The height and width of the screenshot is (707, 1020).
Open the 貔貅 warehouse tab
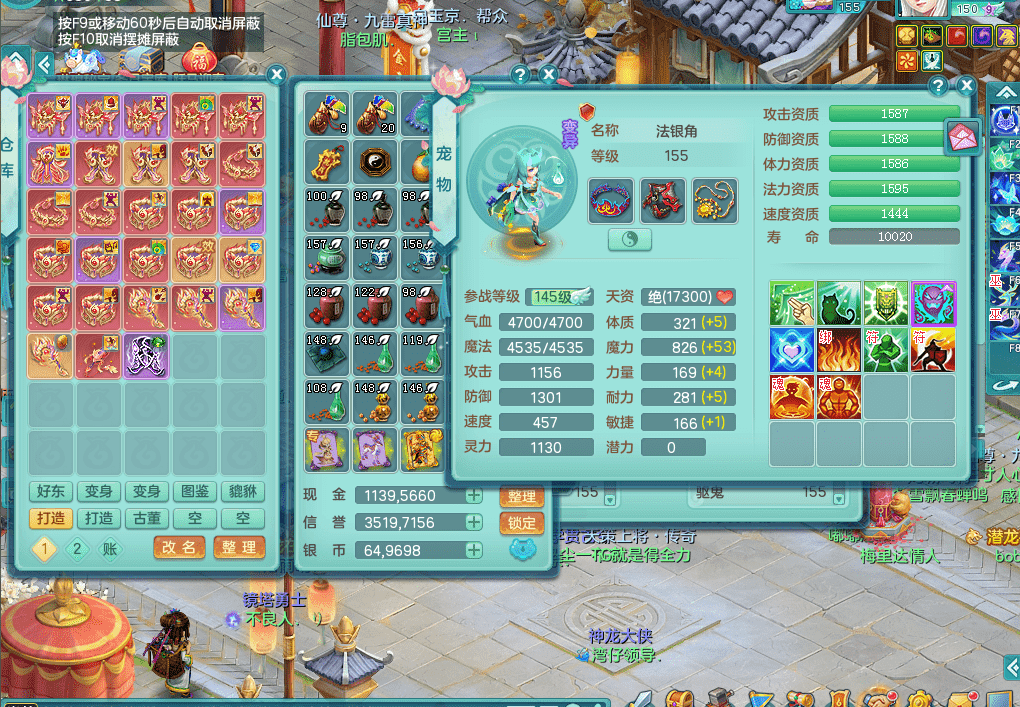coord(242,491)
